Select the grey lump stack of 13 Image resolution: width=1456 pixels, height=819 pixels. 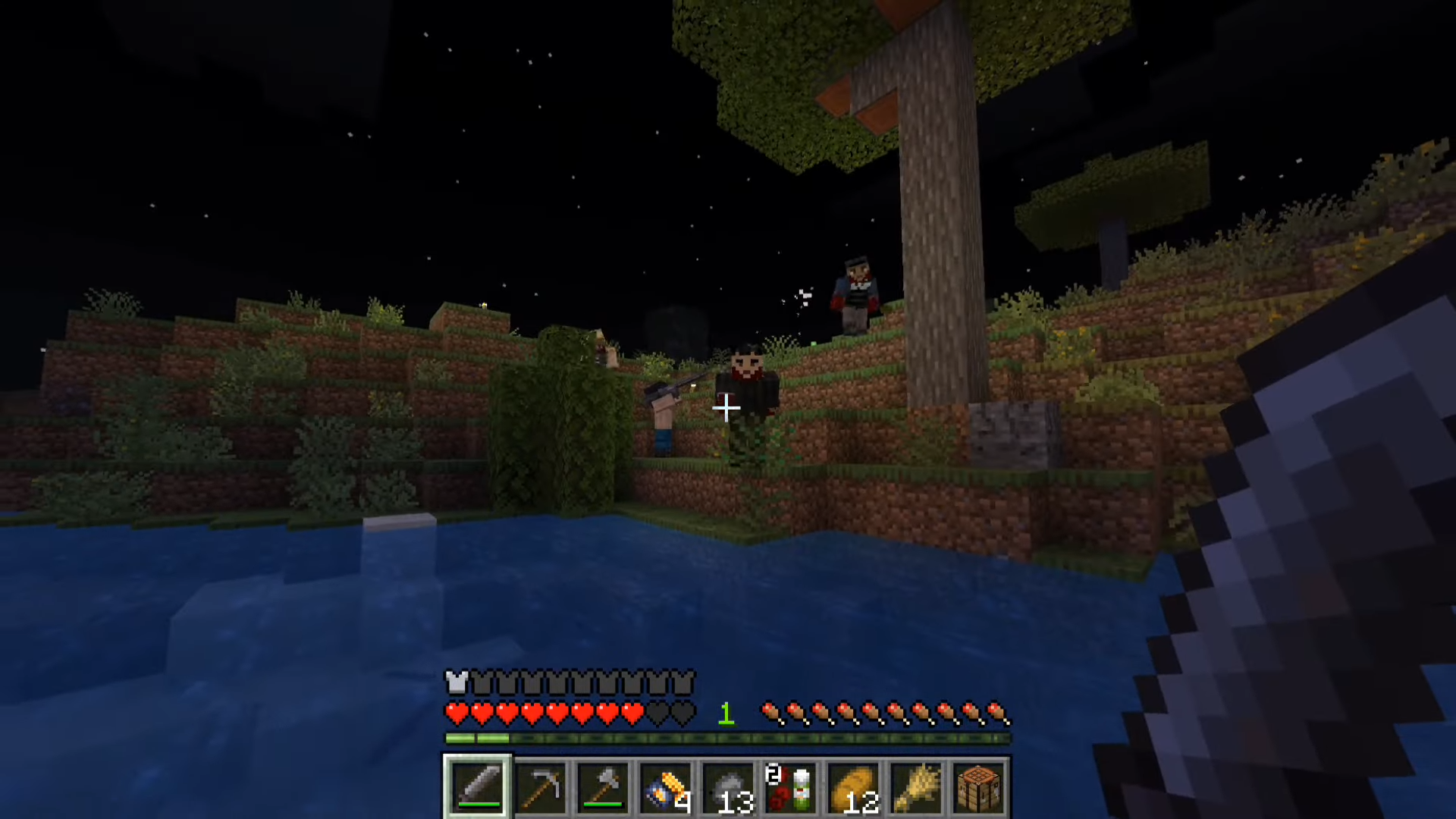[727, 787]
